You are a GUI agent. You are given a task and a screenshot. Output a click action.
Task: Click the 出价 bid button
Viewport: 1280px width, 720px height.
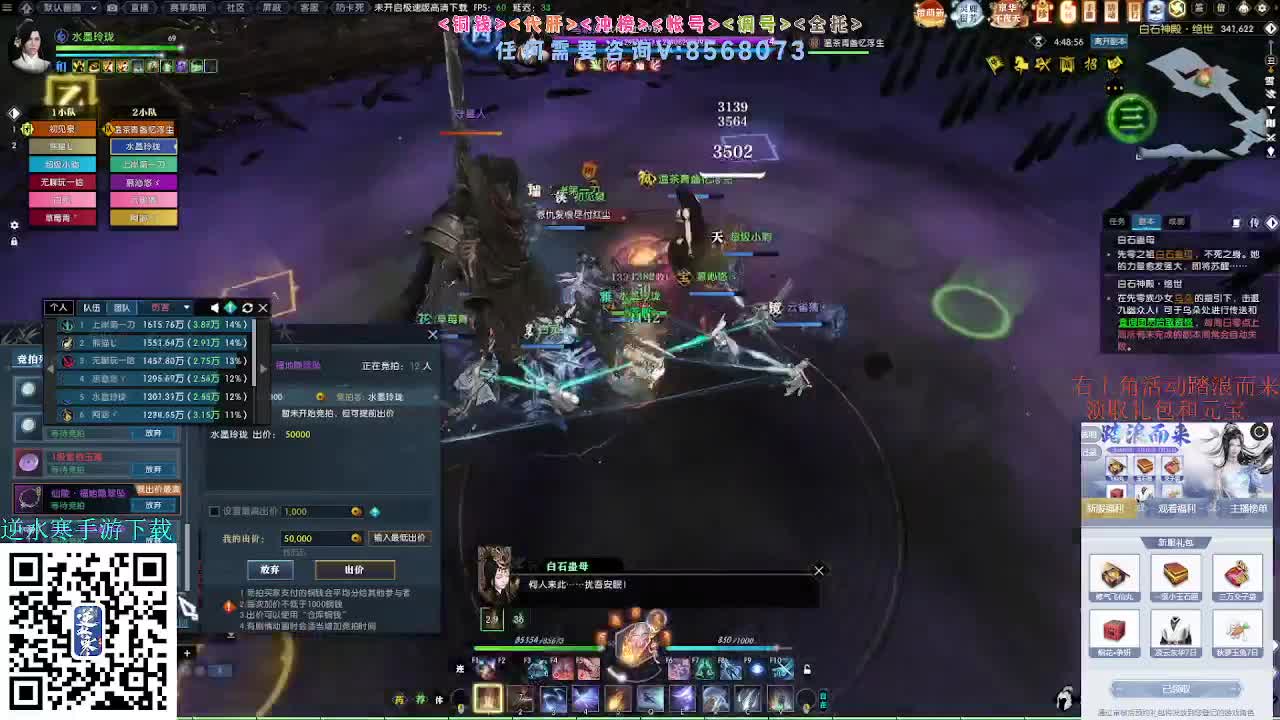[354, 569]
